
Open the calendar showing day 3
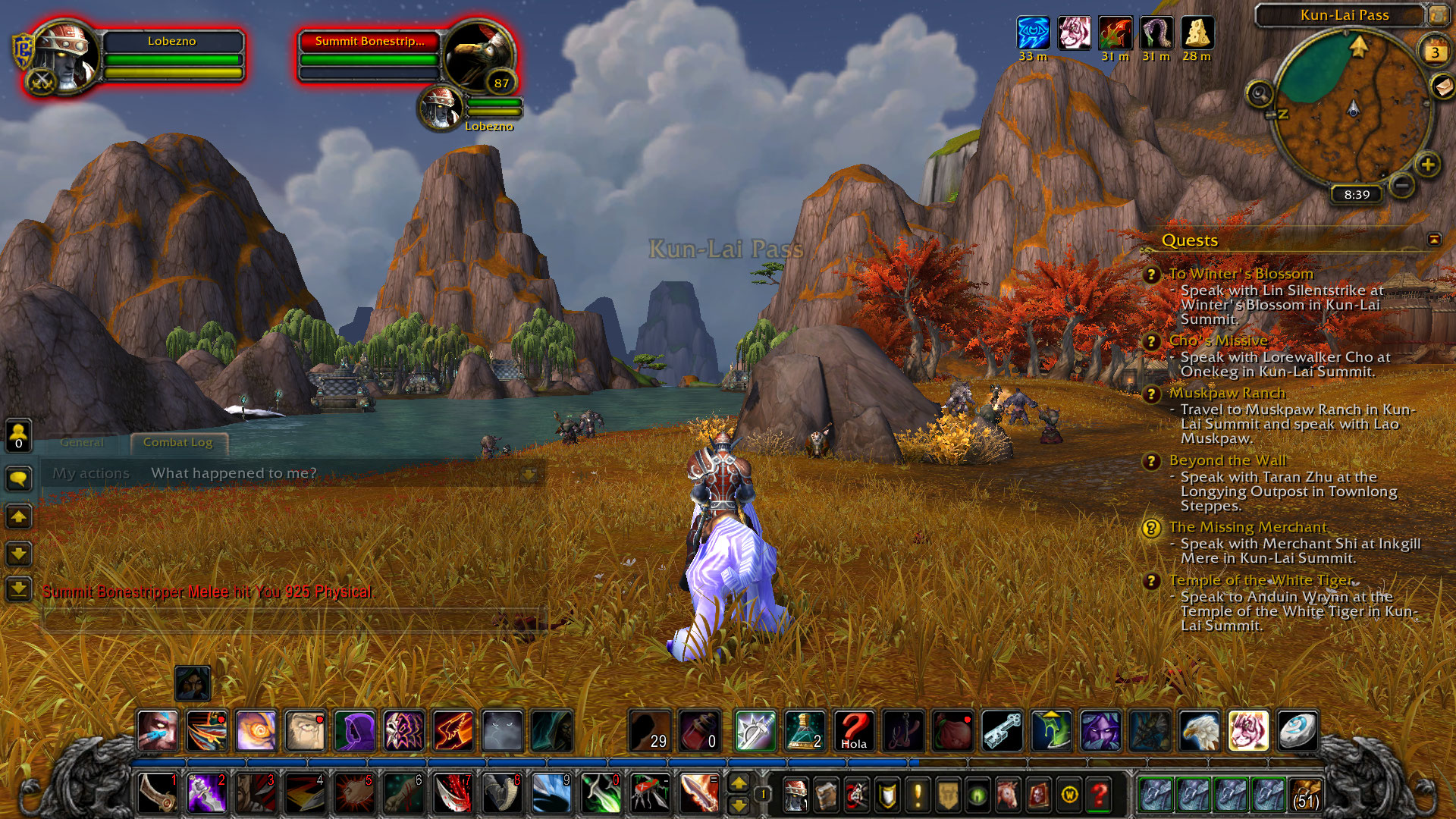(x=1434, y=52)
